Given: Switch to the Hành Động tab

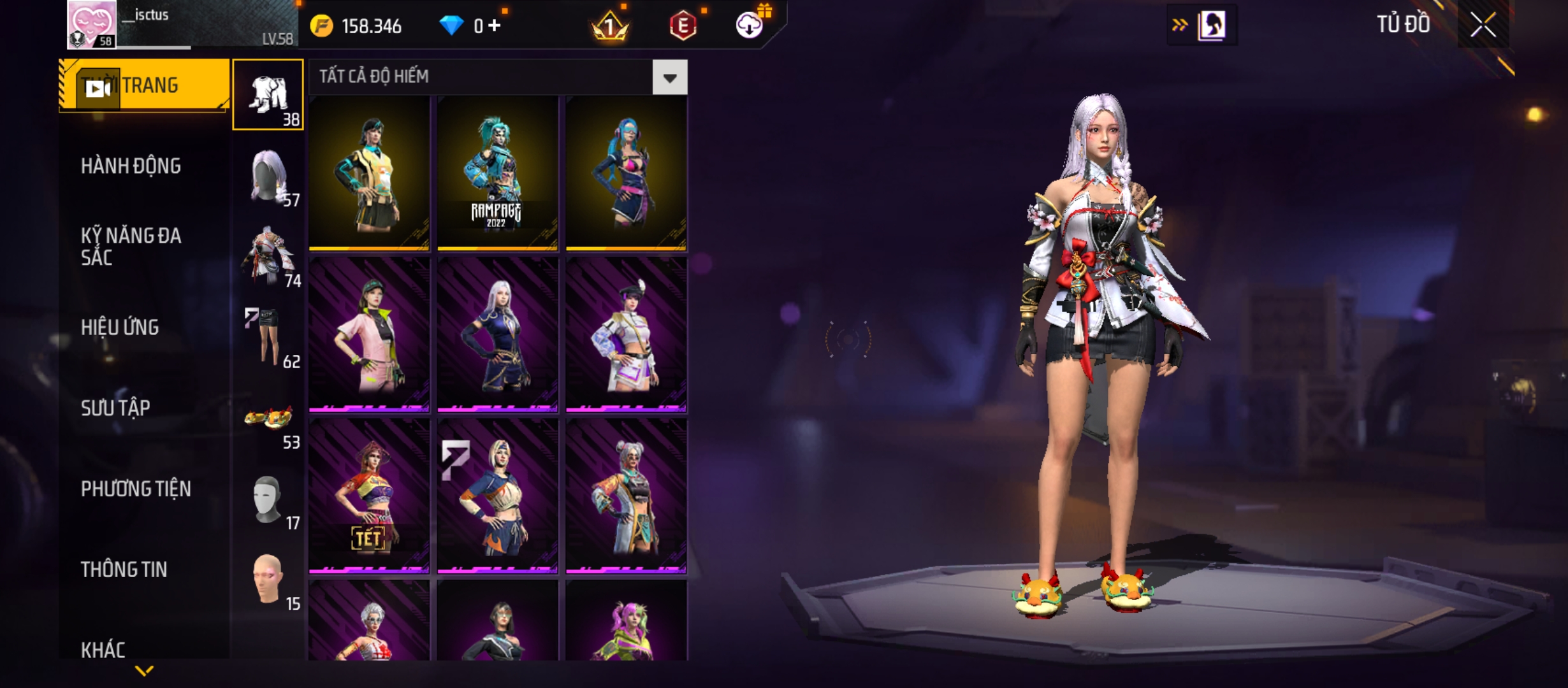Looking at the screenshot, I should point(131,166).
